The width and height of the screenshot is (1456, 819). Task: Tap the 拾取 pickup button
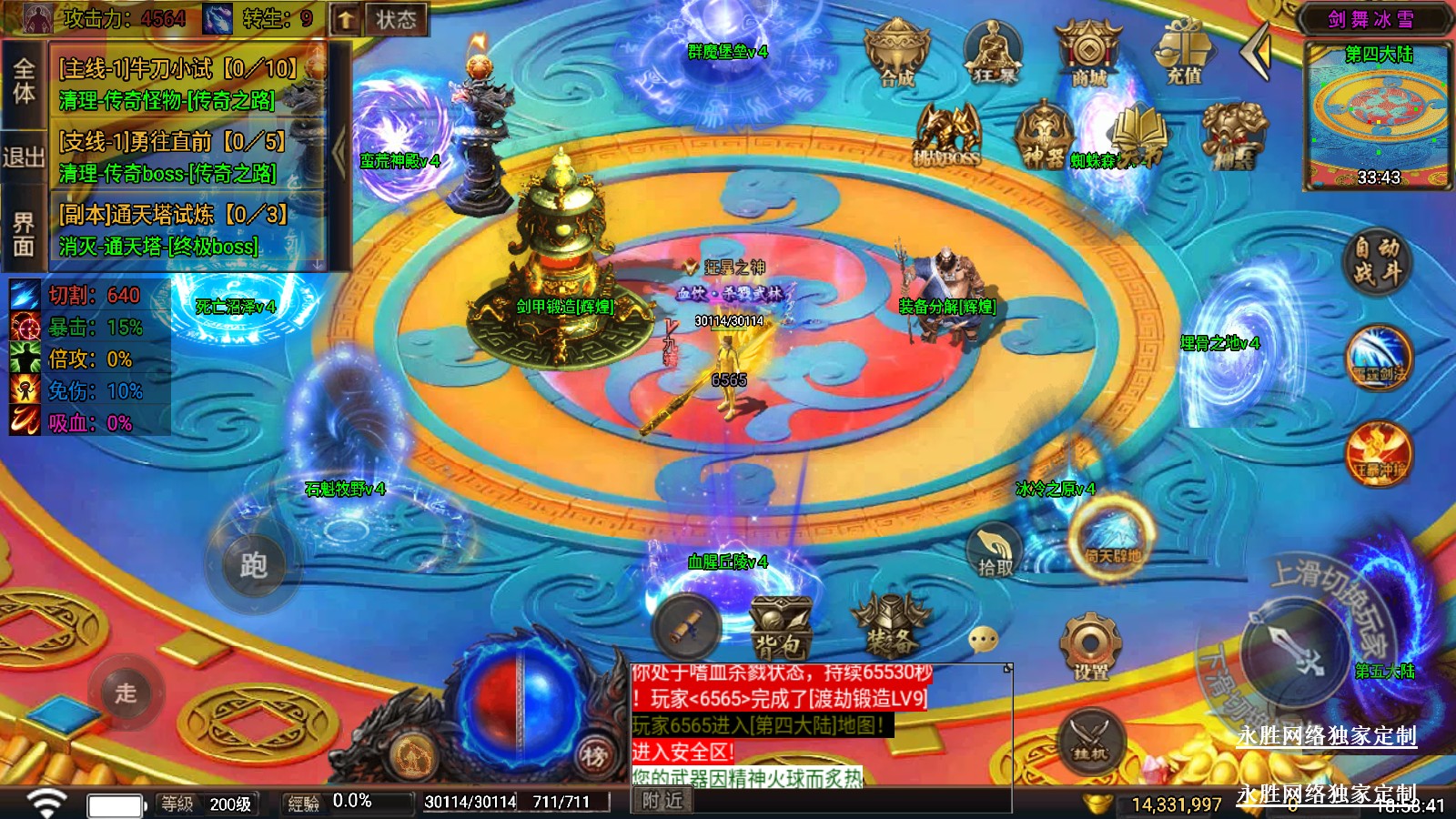pyautogui.click(x=995, y=551)
